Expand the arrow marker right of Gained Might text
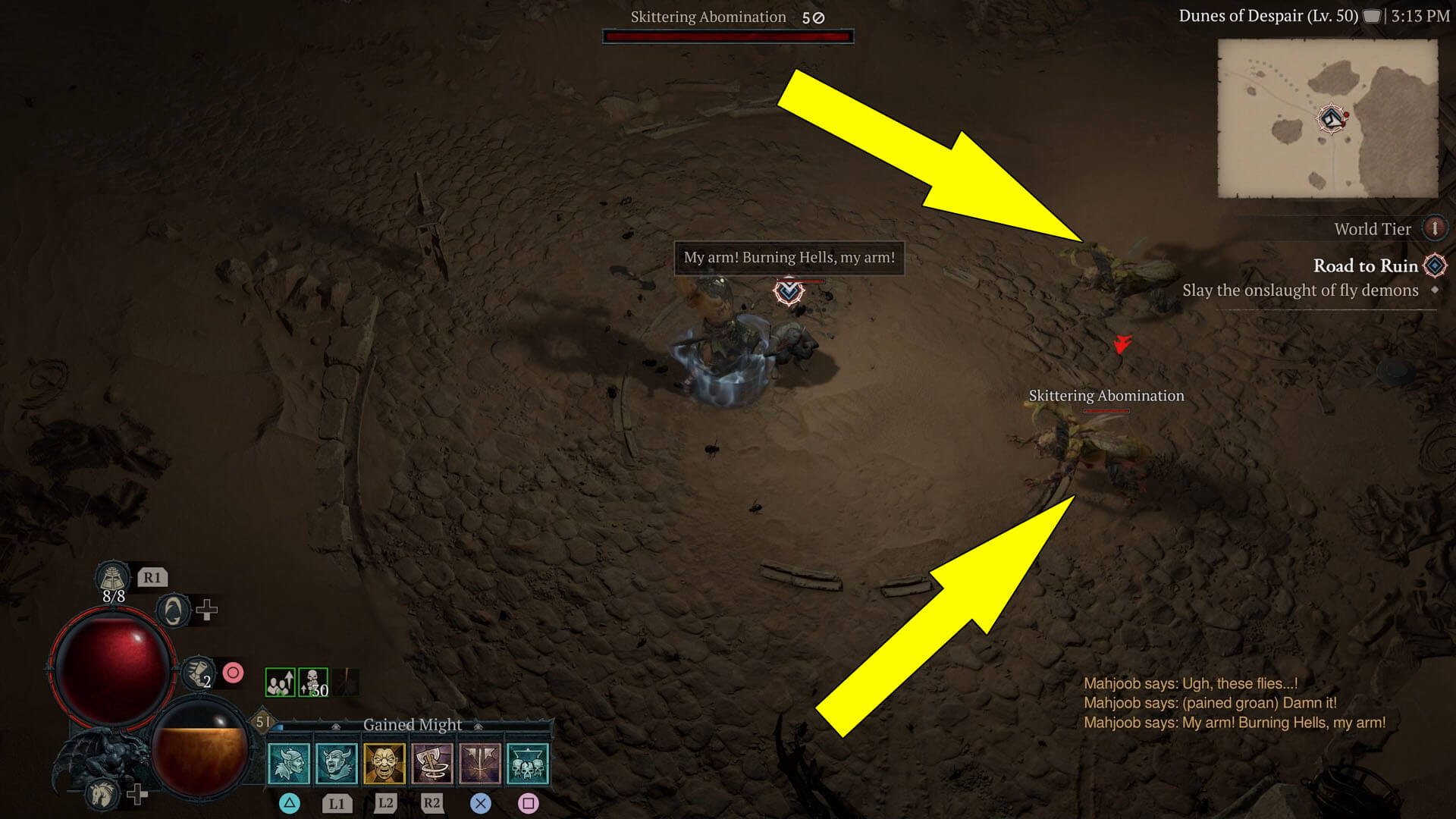 [477, 726]
